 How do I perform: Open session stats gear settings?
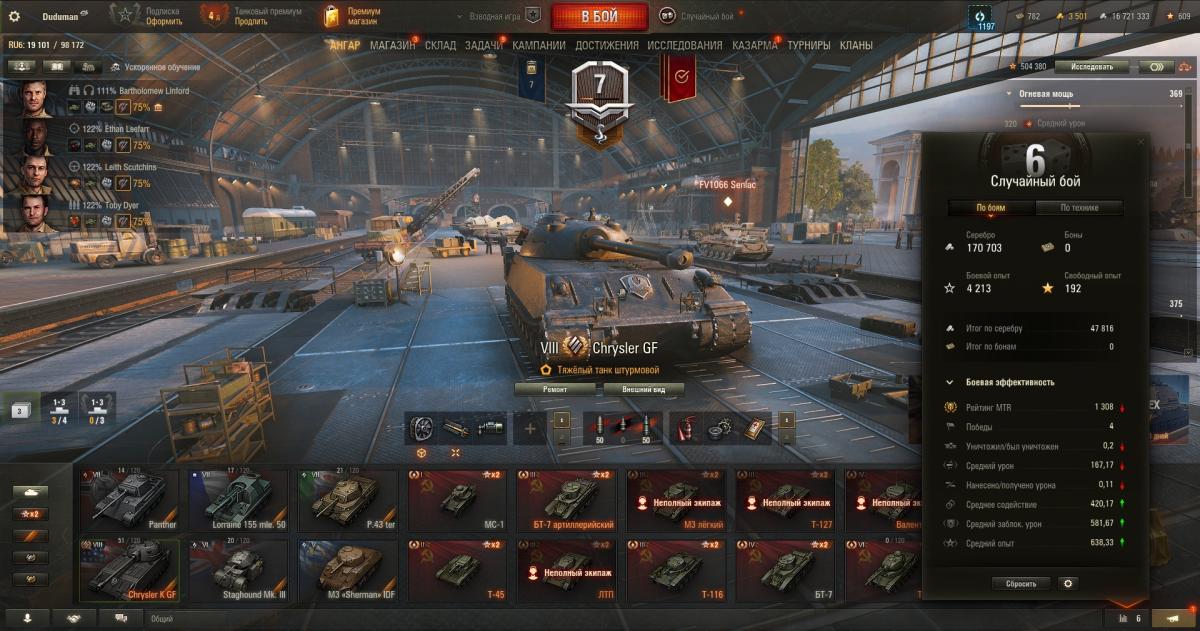click(1068, 583)
